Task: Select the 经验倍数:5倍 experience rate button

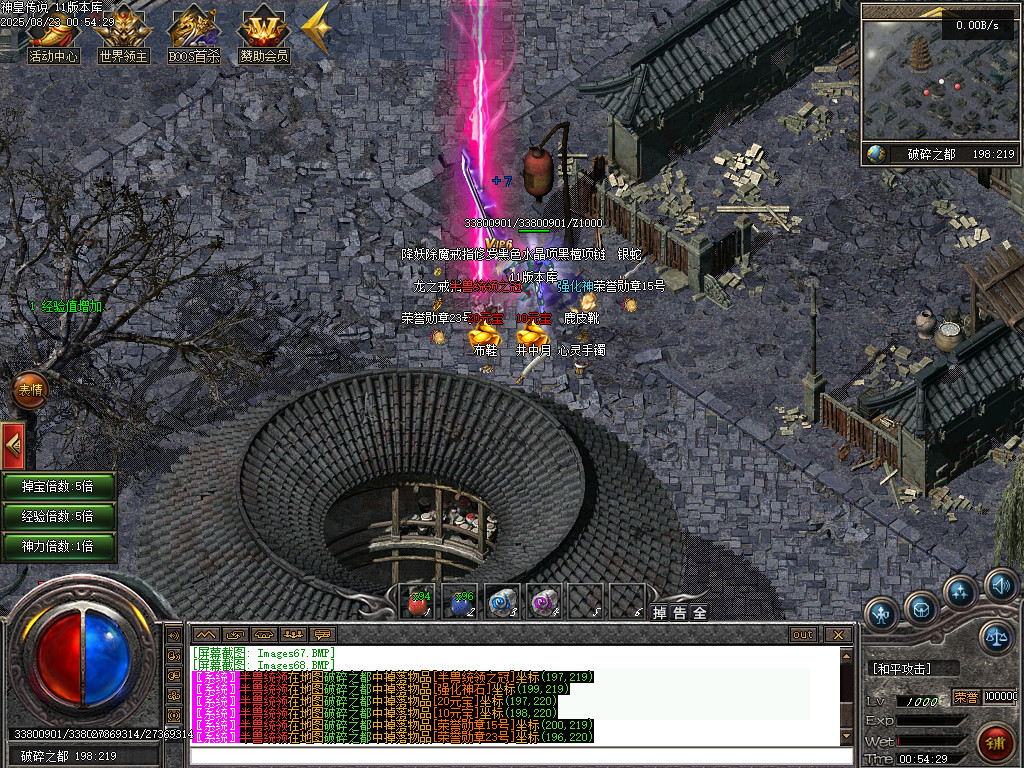Action: click(58, 516)
